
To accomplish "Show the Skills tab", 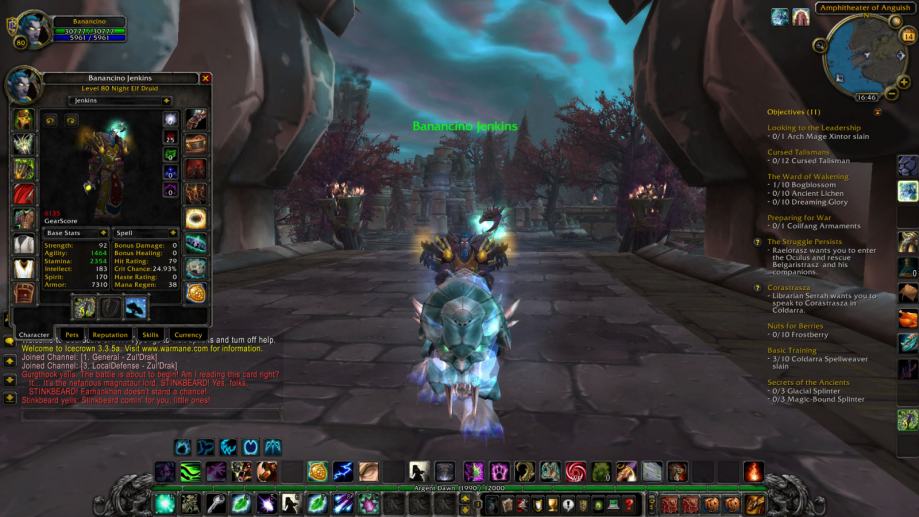I will [x=150, y=335].
